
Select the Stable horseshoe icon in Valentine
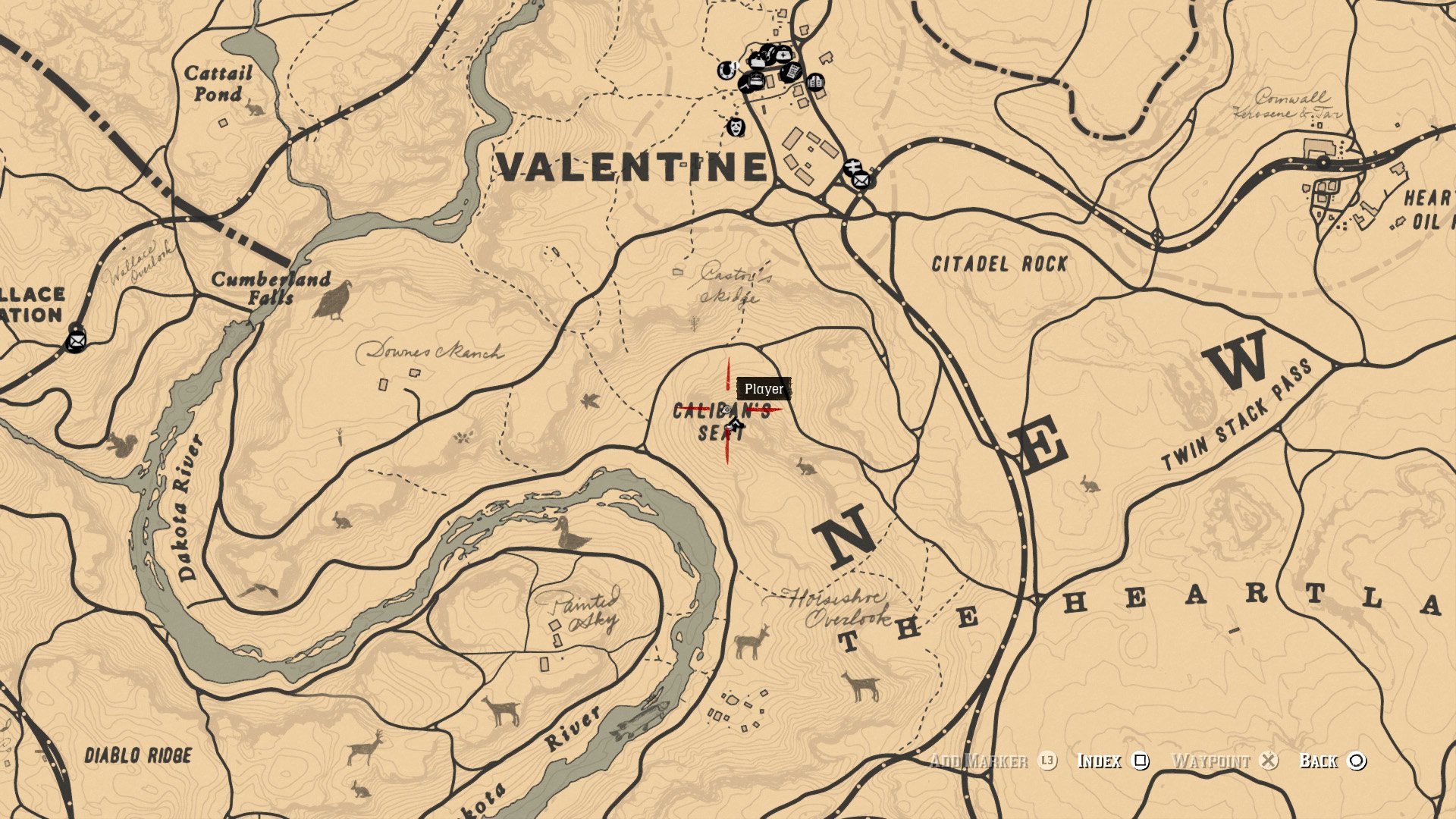click(x=726, y=69)
